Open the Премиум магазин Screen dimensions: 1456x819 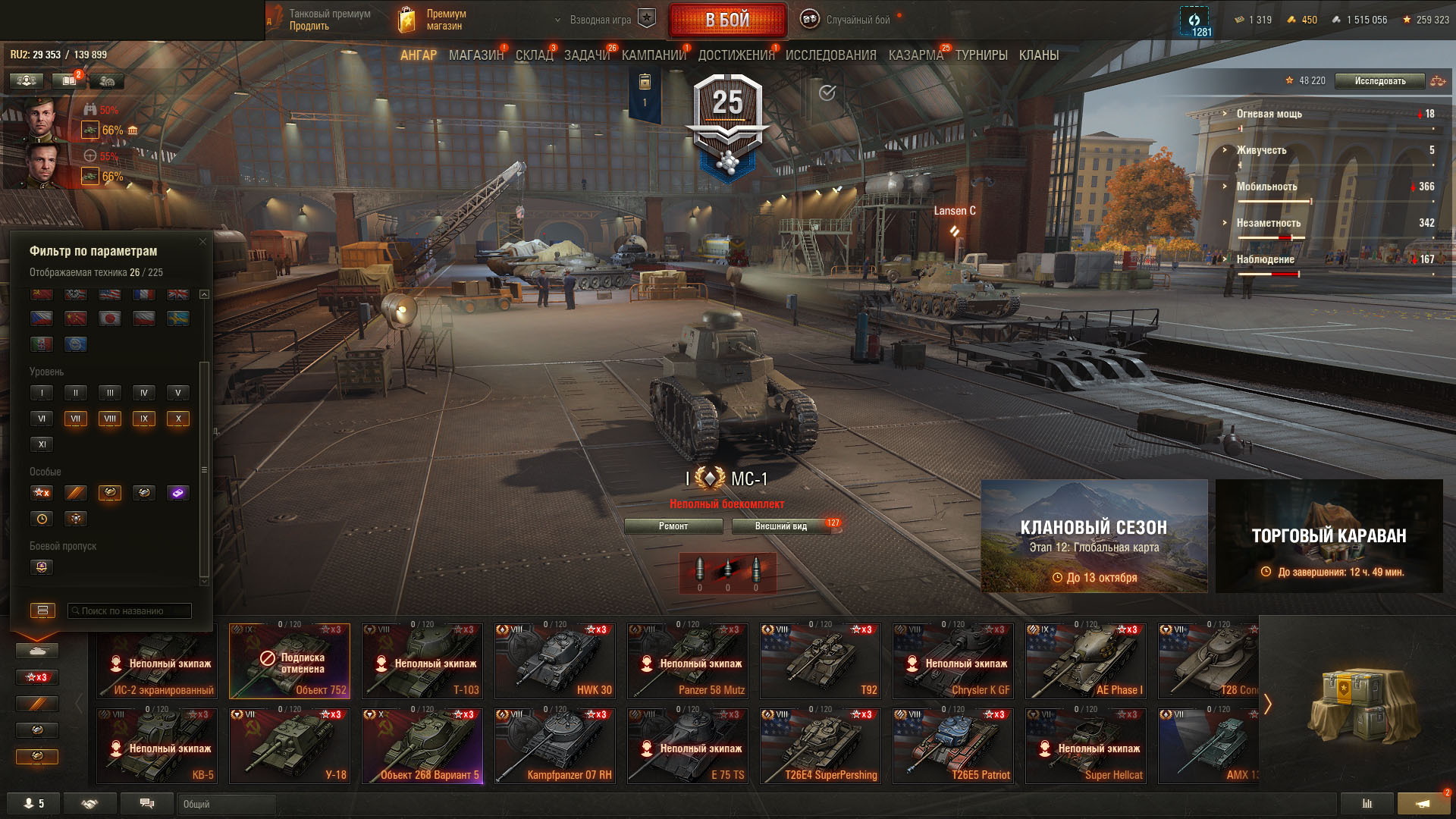(x=434, y=20)
